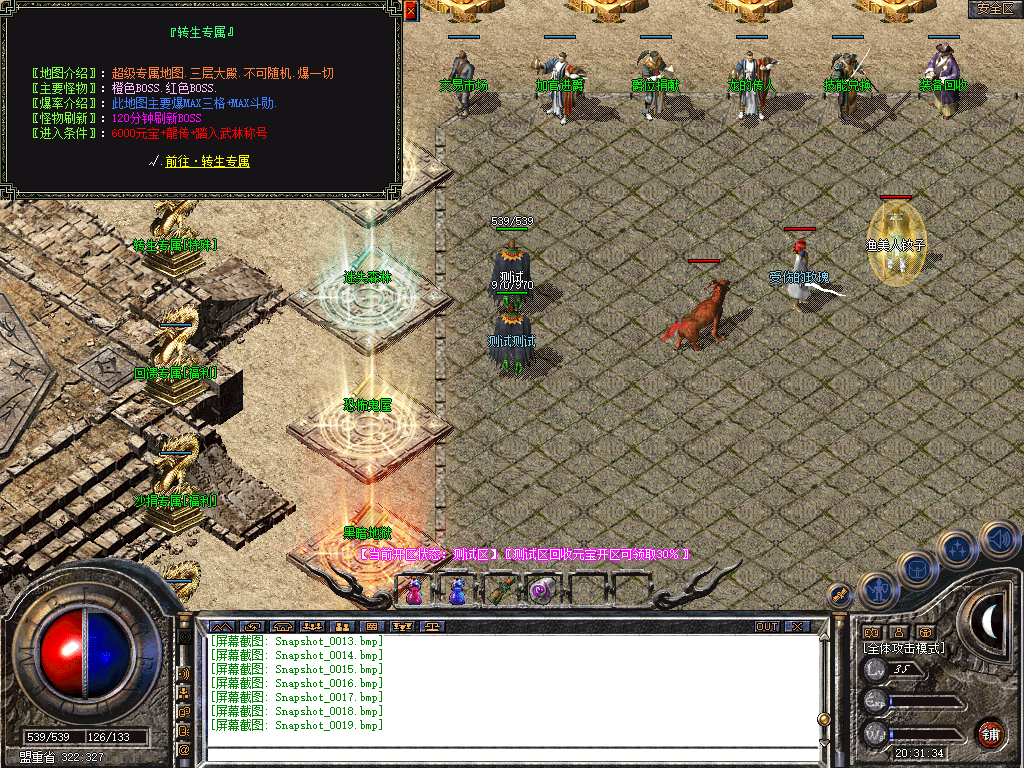The height and width of the screenshot is (768, 1024).
Task: Use the red potion in the first belt slot
Action: (413, 591)
